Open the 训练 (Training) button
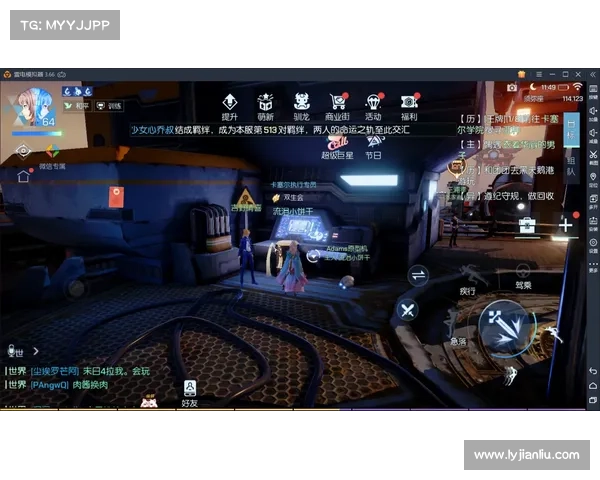 [x=109, y=104]
